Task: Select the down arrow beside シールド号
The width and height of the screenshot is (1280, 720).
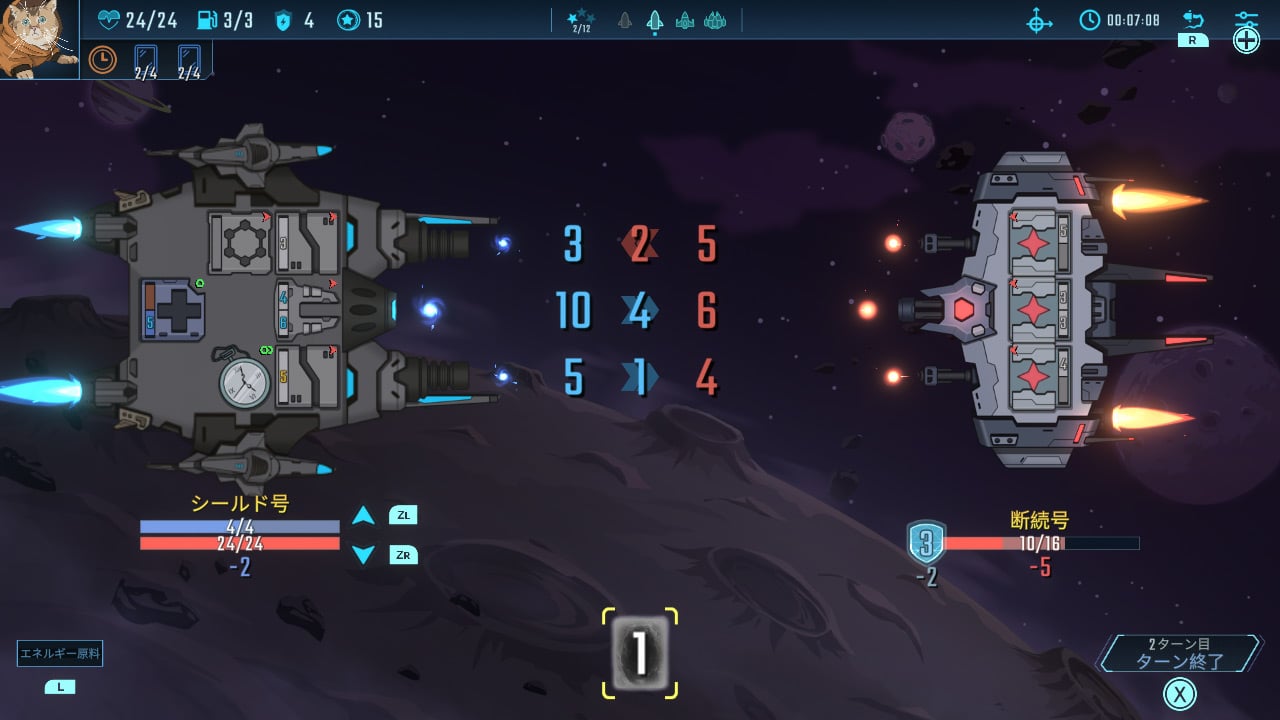Action: (x=364, y=555)
